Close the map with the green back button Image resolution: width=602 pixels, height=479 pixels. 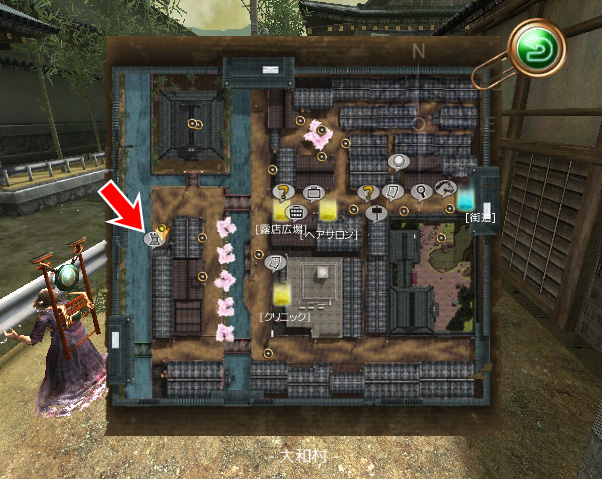coord(537,47)
